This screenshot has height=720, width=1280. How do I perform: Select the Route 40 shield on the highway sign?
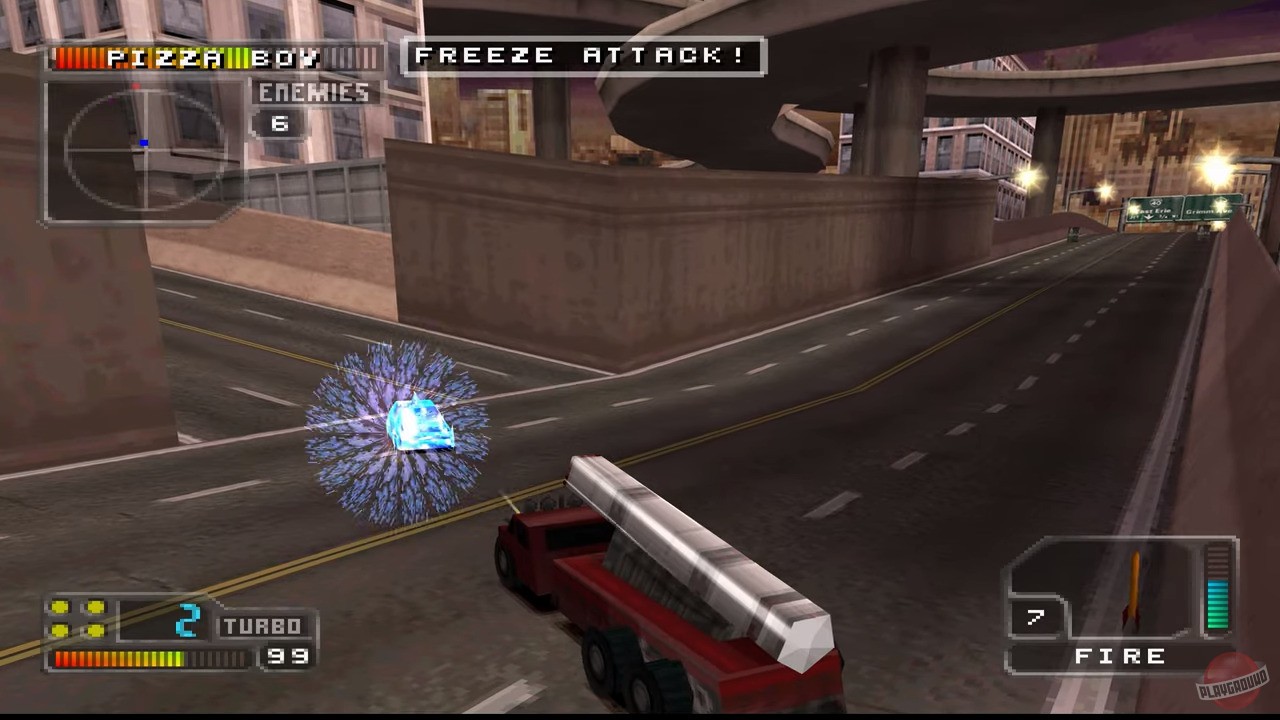[1155, 202]
